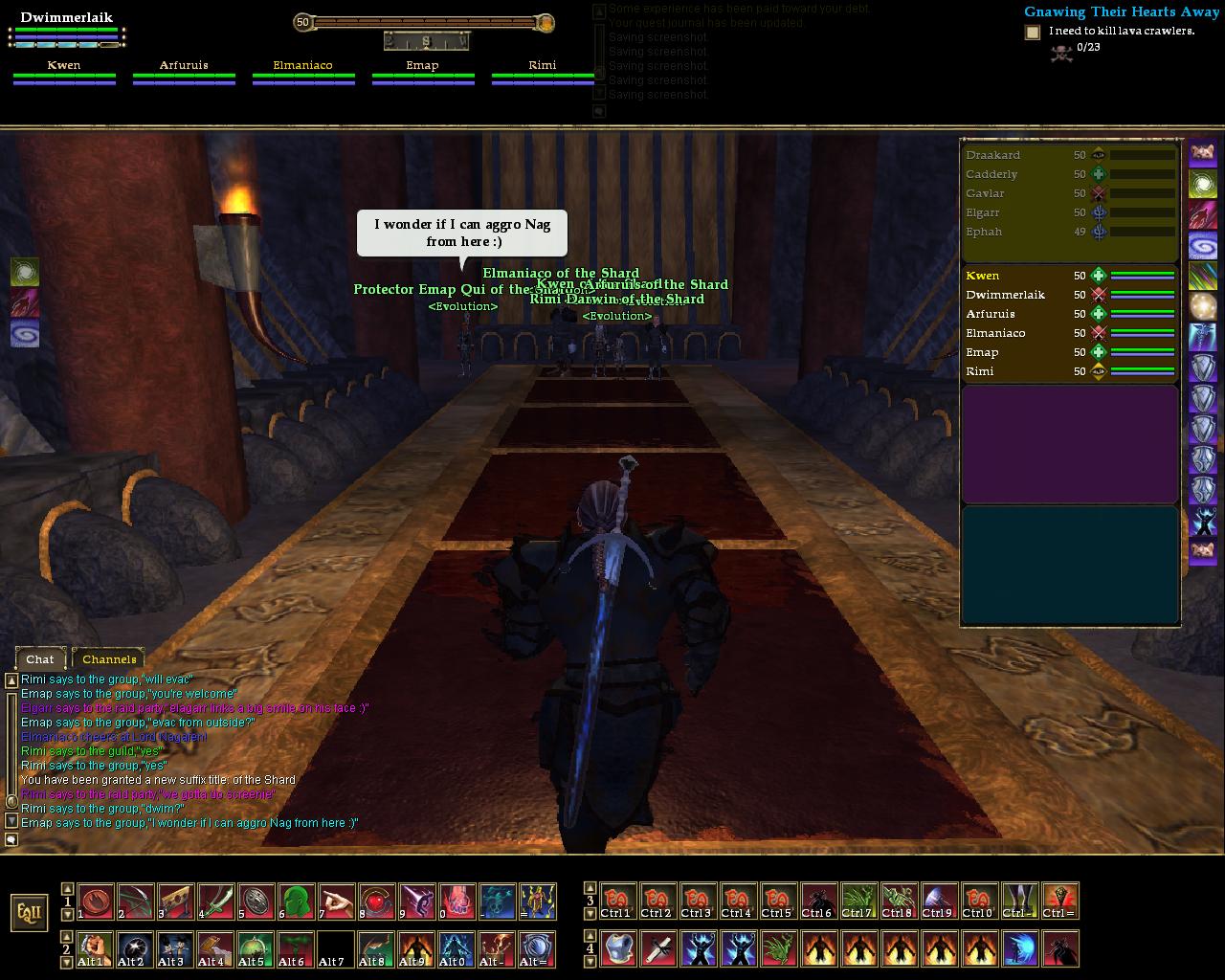
Task: Use the Ctrl 7 green claw ability
Action: coord(859,901)
